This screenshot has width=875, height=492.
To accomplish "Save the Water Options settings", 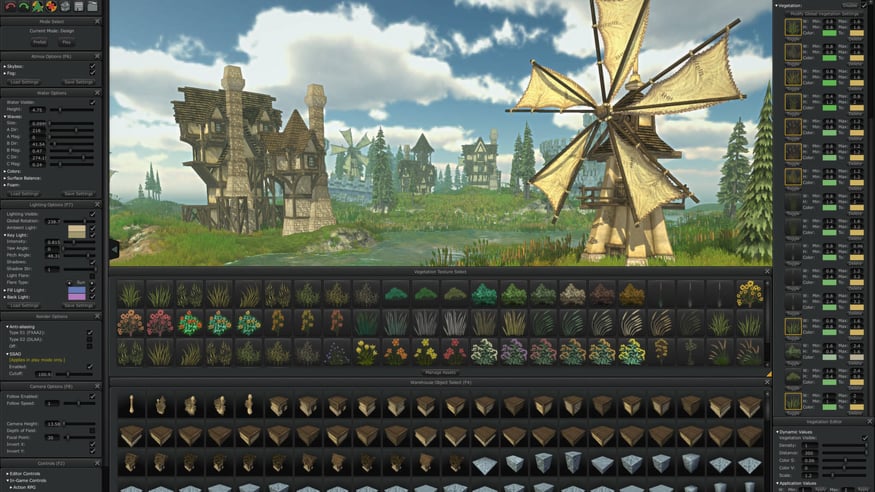I will [x=78, y=193].
